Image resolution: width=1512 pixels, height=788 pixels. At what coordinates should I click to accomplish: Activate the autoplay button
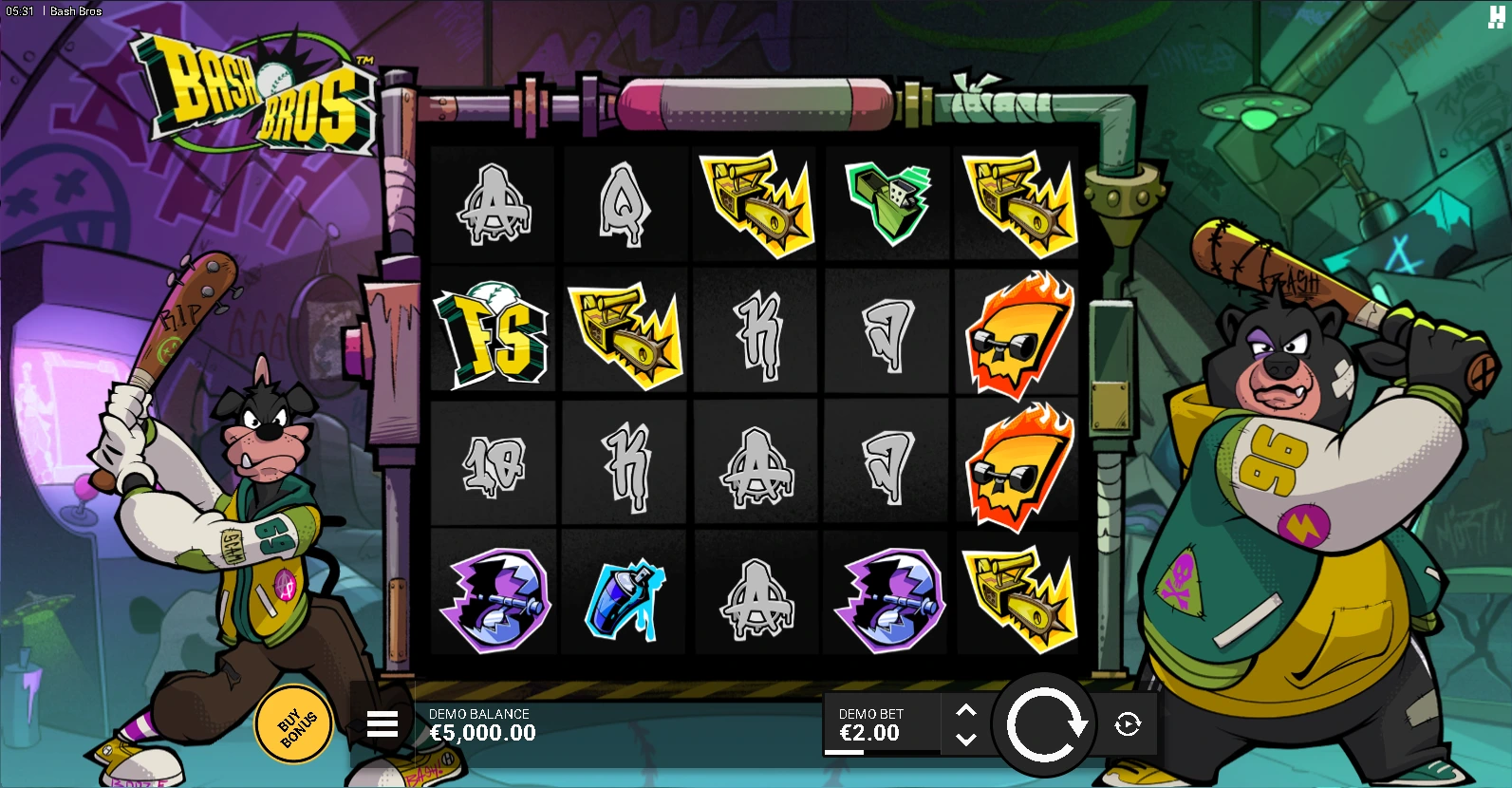[1128, 725]
